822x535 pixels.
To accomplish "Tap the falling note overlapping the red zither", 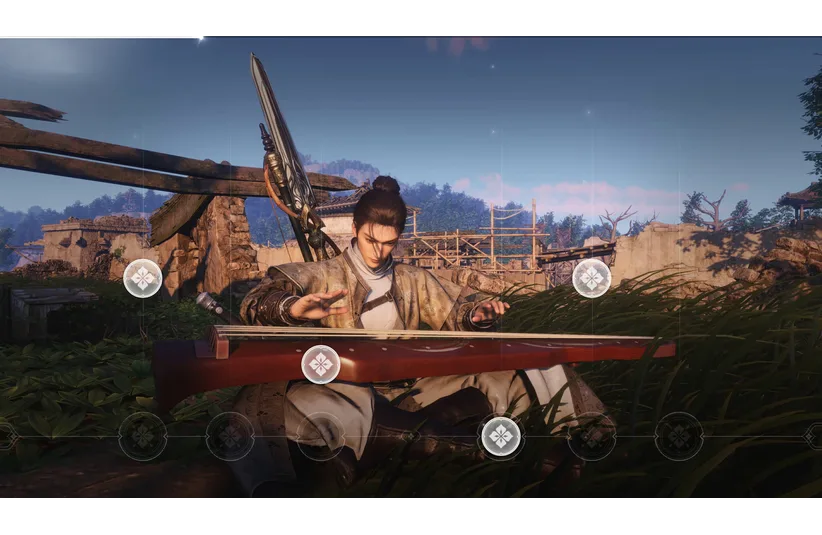I will tap(321, 364).
